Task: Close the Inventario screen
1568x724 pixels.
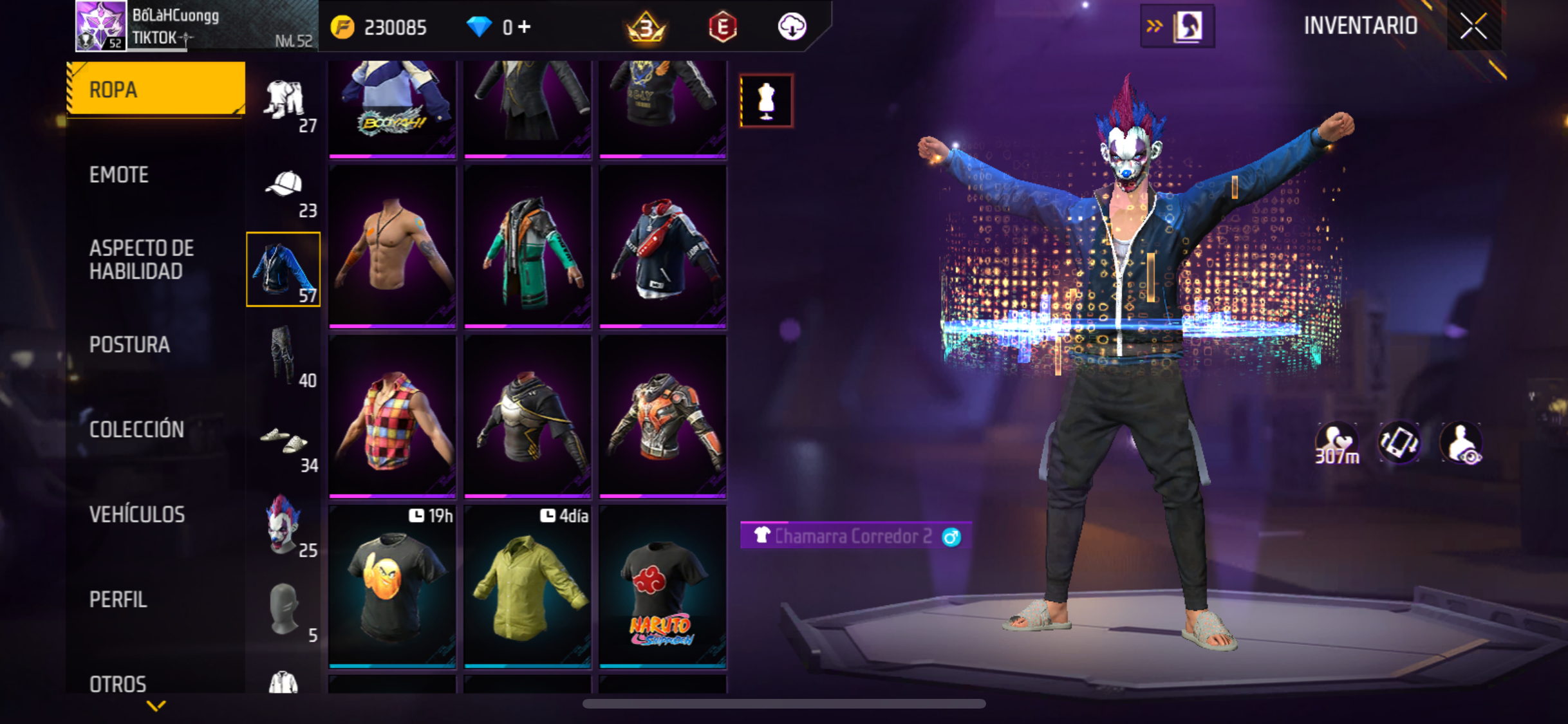Action: (1473, 26)
